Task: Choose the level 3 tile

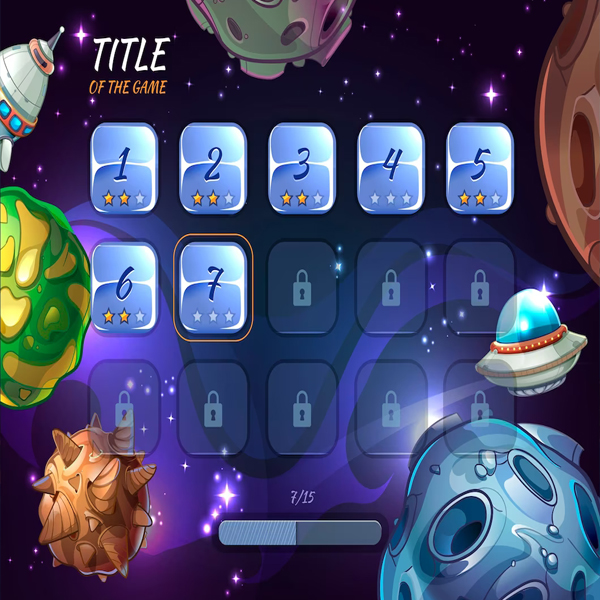Action: (302, 167)
